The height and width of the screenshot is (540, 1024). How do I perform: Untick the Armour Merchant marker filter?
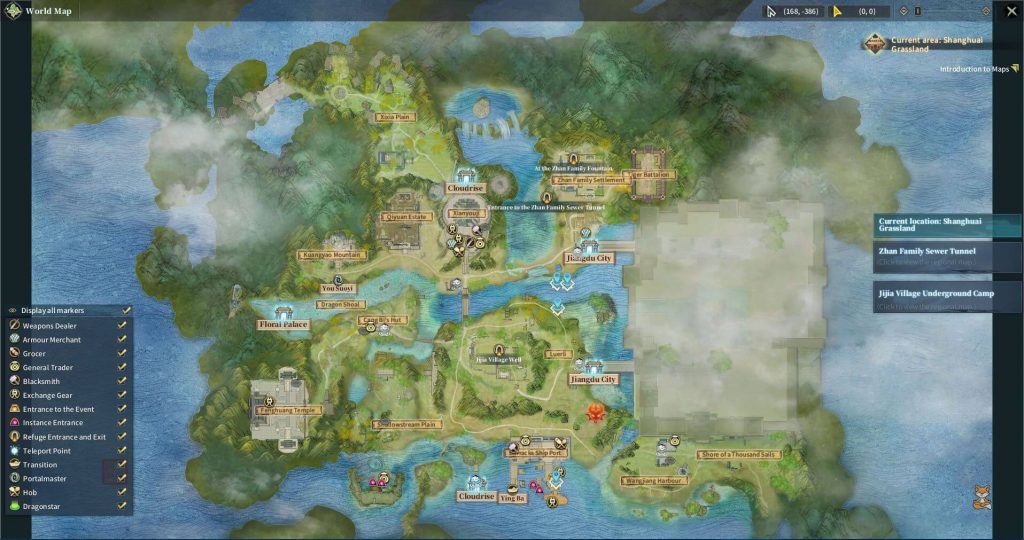121,339
